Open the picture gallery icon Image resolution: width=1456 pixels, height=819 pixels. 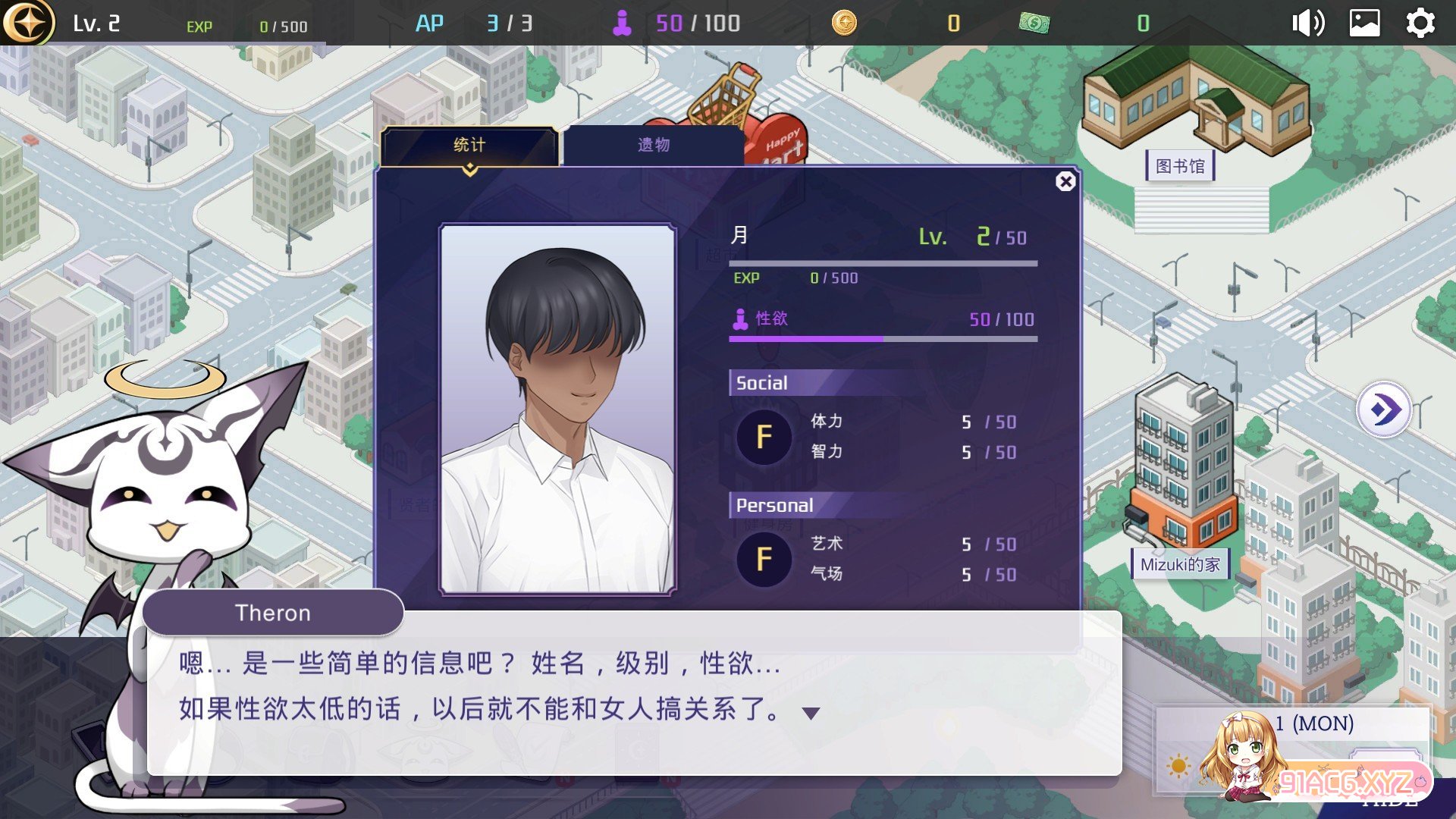[x=1364, y=24]
